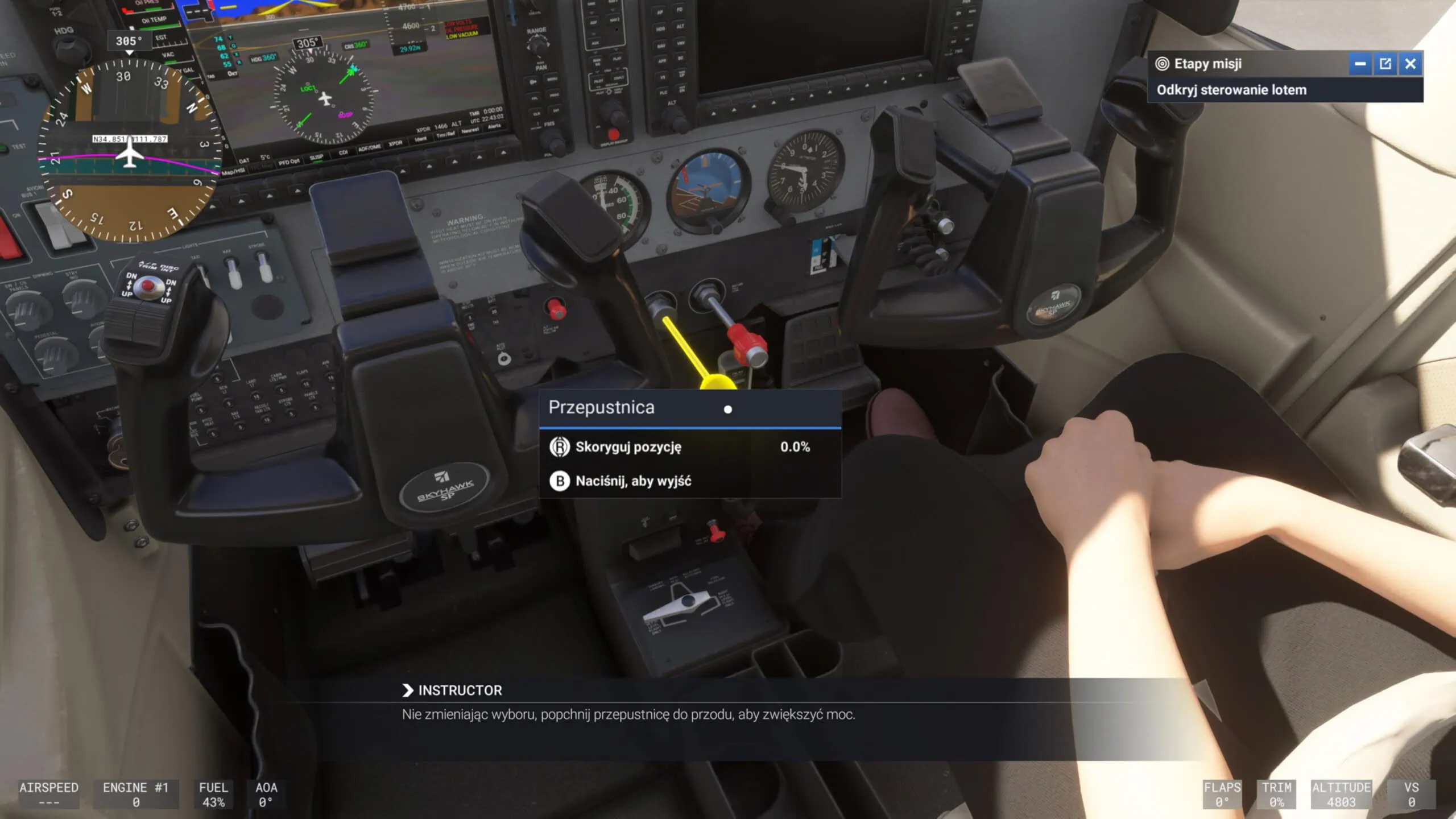Image resolution: width=1456 pixels, height=819 pixels.
Task: Click the pop-out icon on the Etapy misji panel
Action: [x=1385, y=64]
